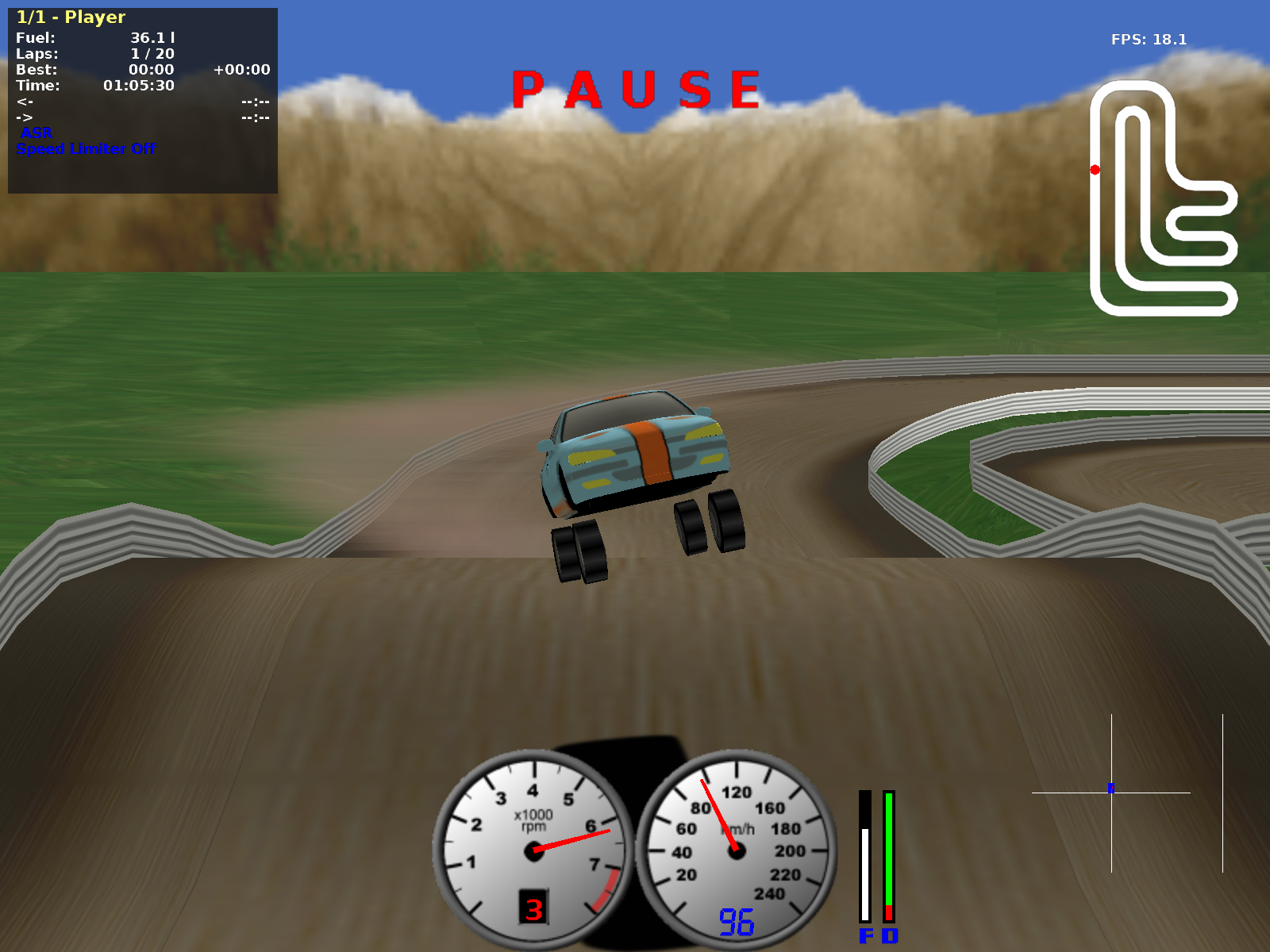
Task: Select the red car marker on the track map
Action: click(x=1095, y=170)
